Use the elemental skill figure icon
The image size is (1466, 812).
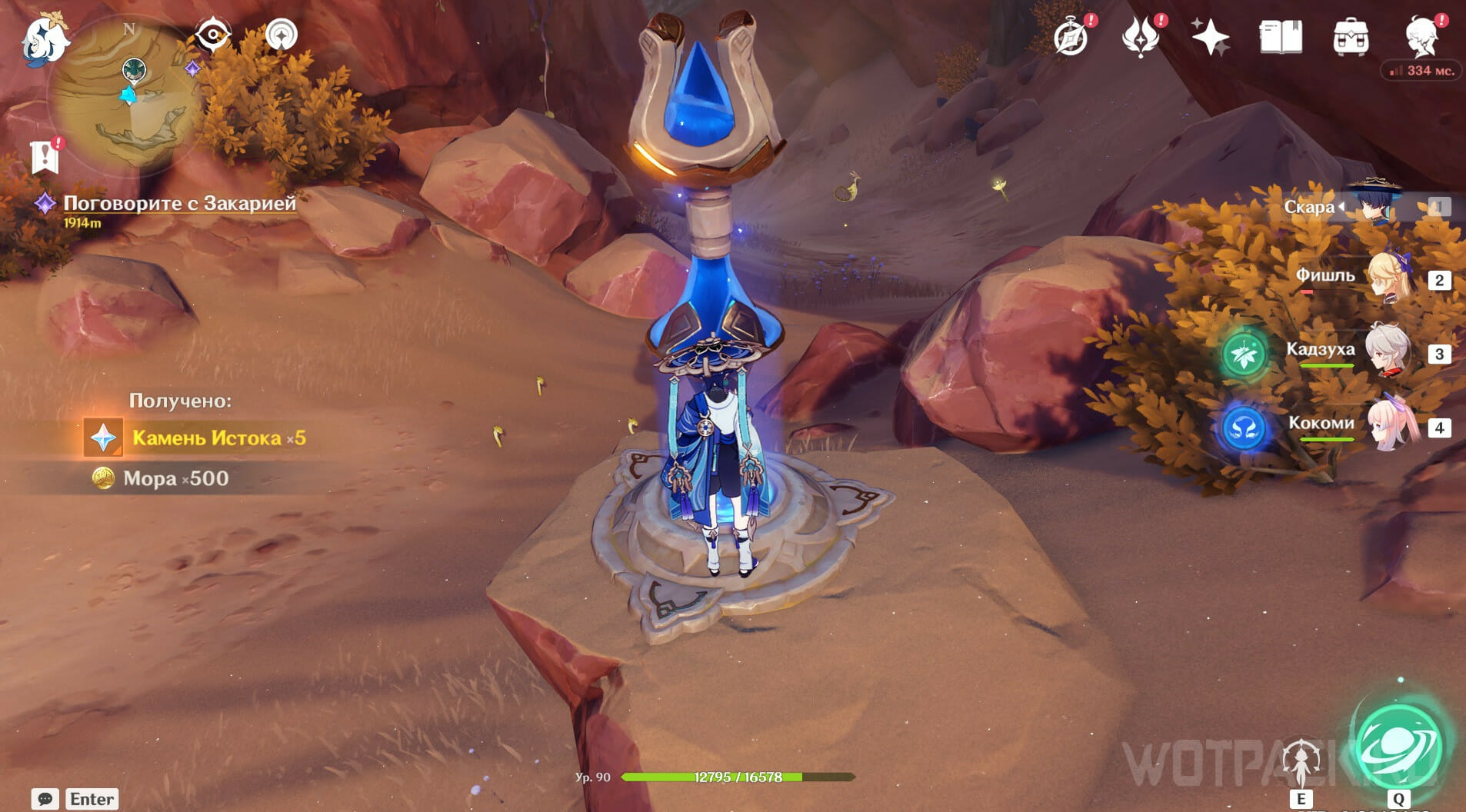(x=1301, y=761)
